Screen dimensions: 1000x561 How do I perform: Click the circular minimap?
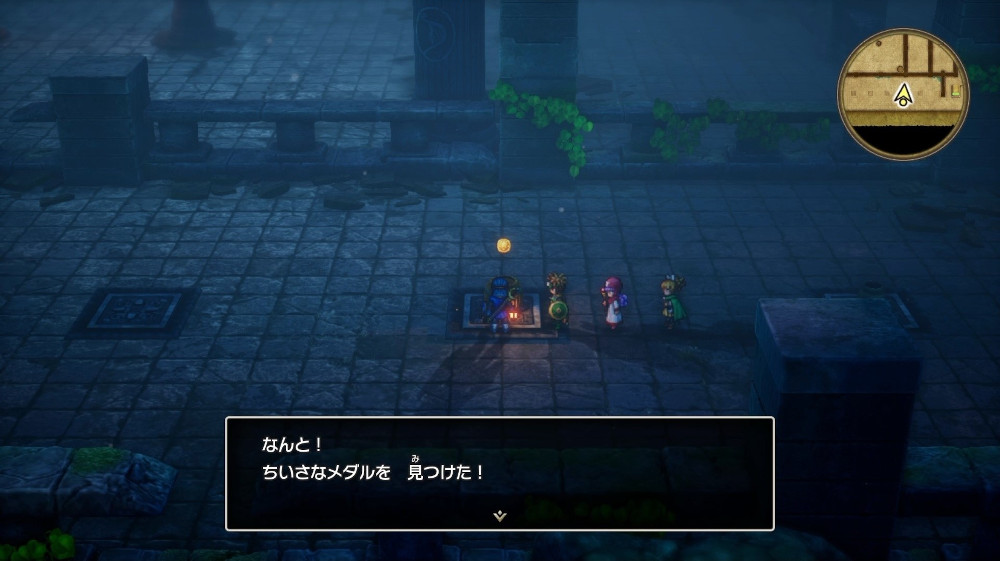pos(903,93)
